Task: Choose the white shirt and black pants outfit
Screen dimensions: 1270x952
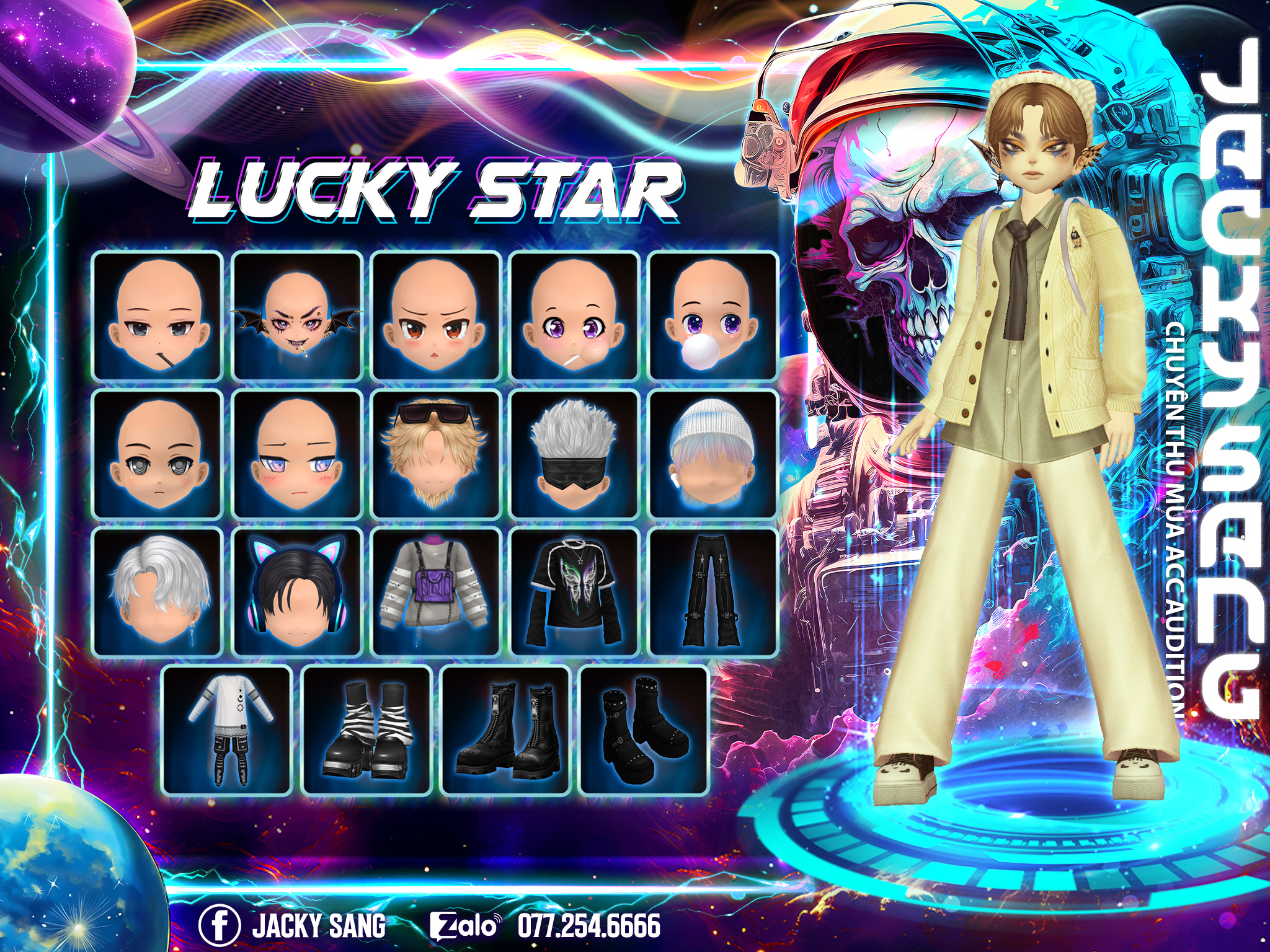Action: 228,731
